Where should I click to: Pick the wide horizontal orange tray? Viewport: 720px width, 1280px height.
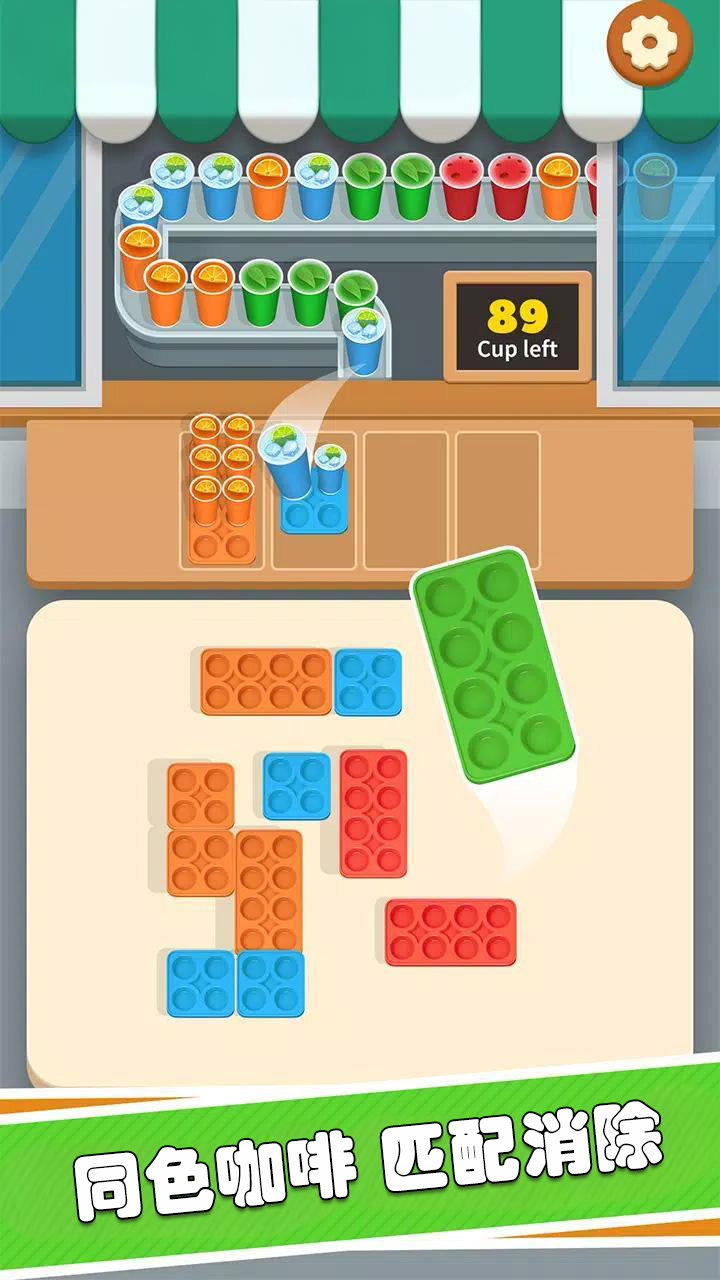point(266,682)
